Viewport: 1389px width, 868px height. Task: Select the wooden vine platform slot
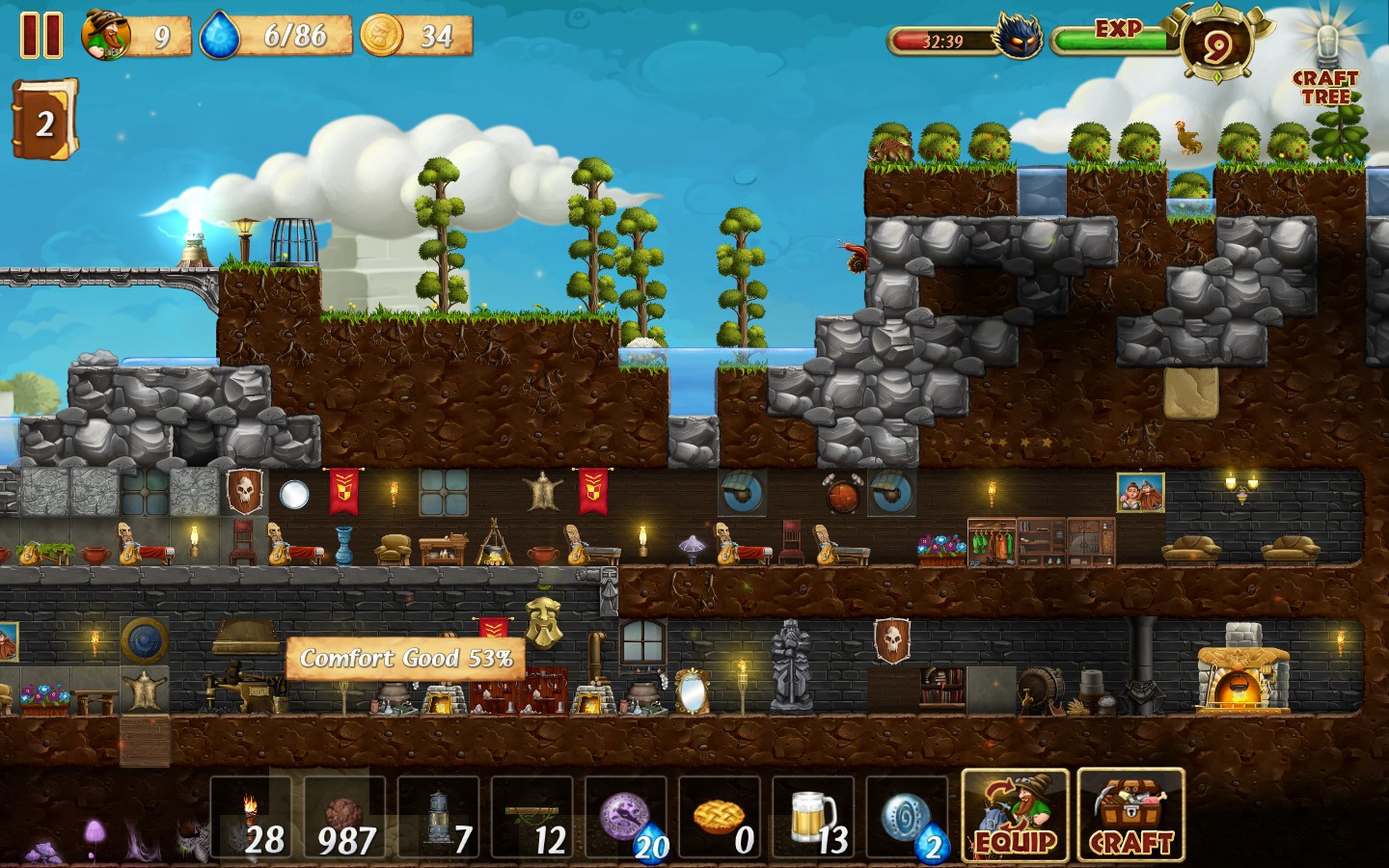pos(532,818)
